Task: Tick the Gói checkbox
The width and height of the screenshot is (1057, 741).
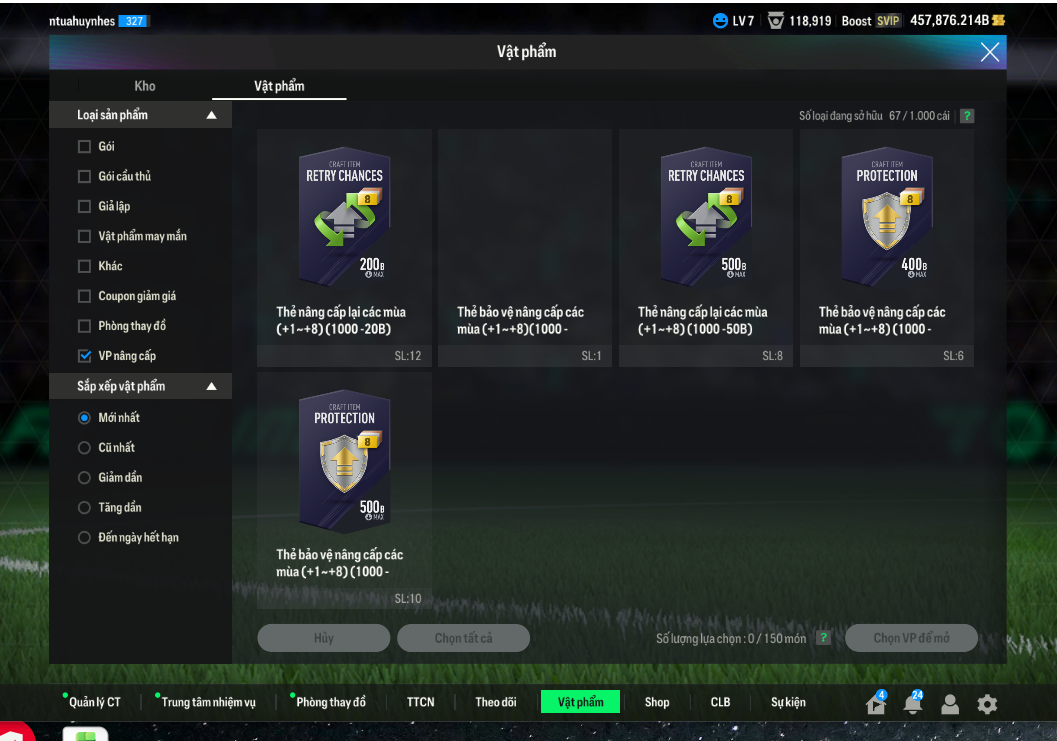Action: pyautogui.click(x=85, y=147)
